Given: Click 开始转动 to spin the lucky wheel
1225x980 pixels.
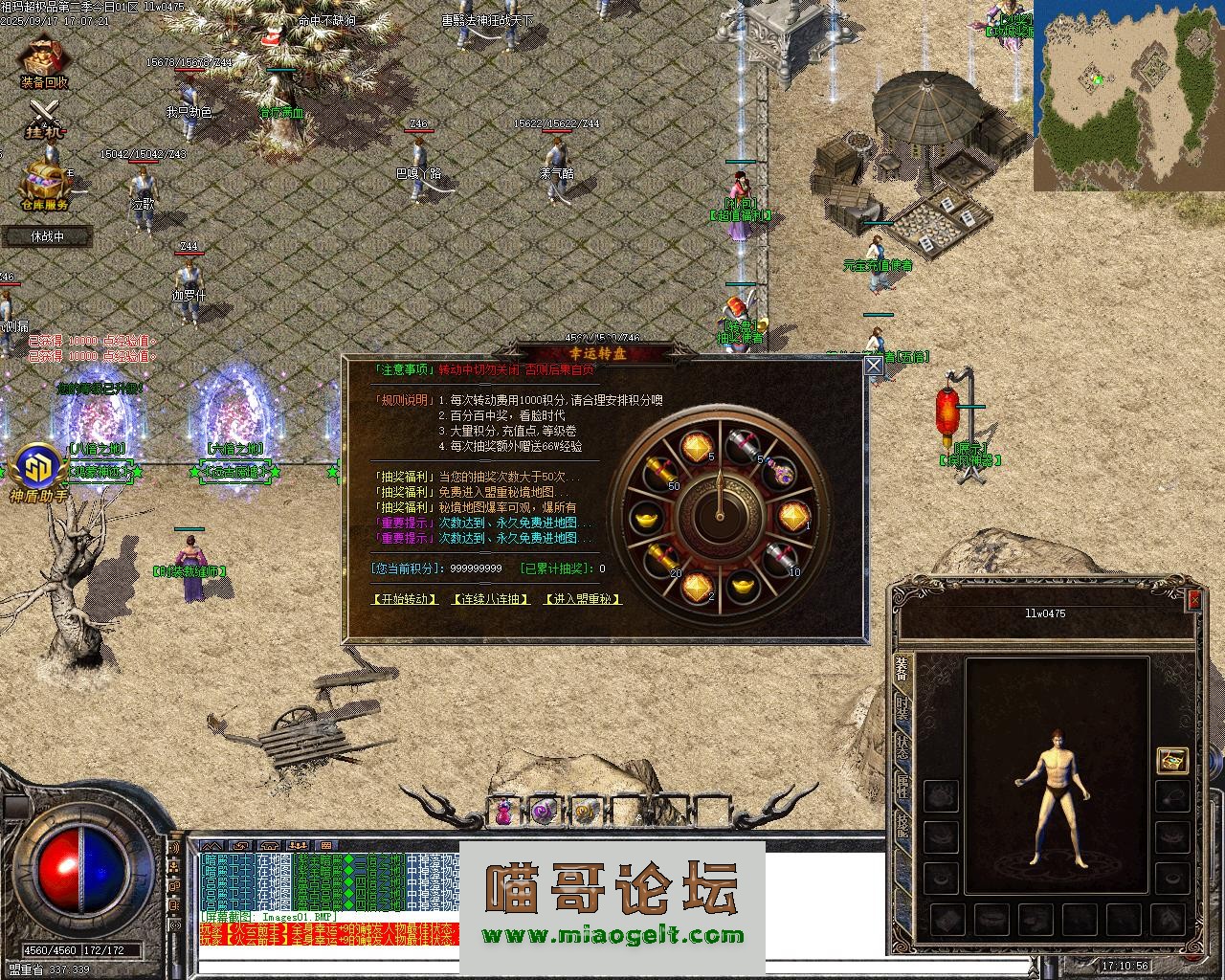Looking at the screenshot, I should click(405, 599).
